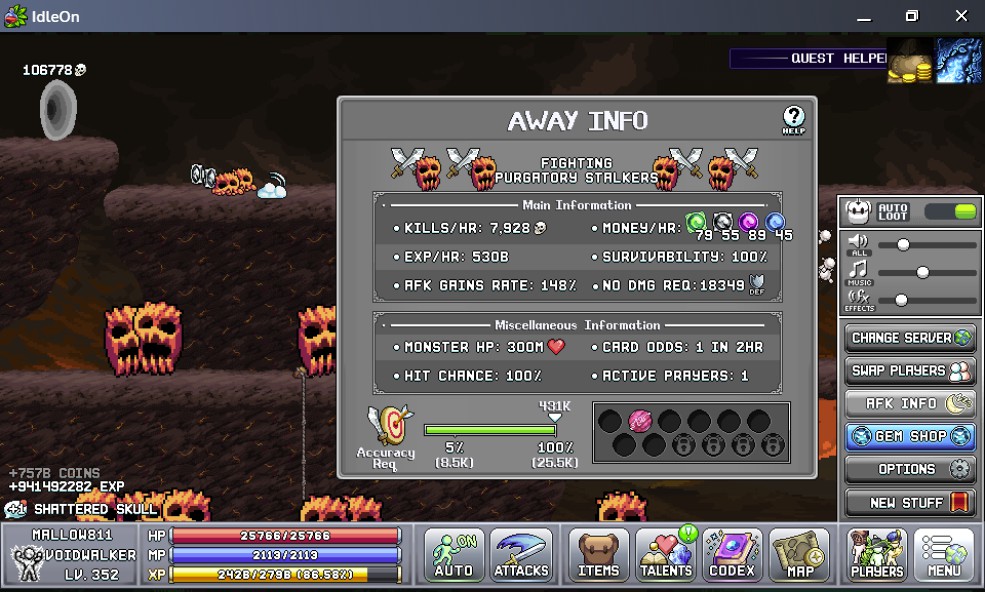Adjust the Effects volume slider
Screen dimensions: 985x592
tap(901, 300)
